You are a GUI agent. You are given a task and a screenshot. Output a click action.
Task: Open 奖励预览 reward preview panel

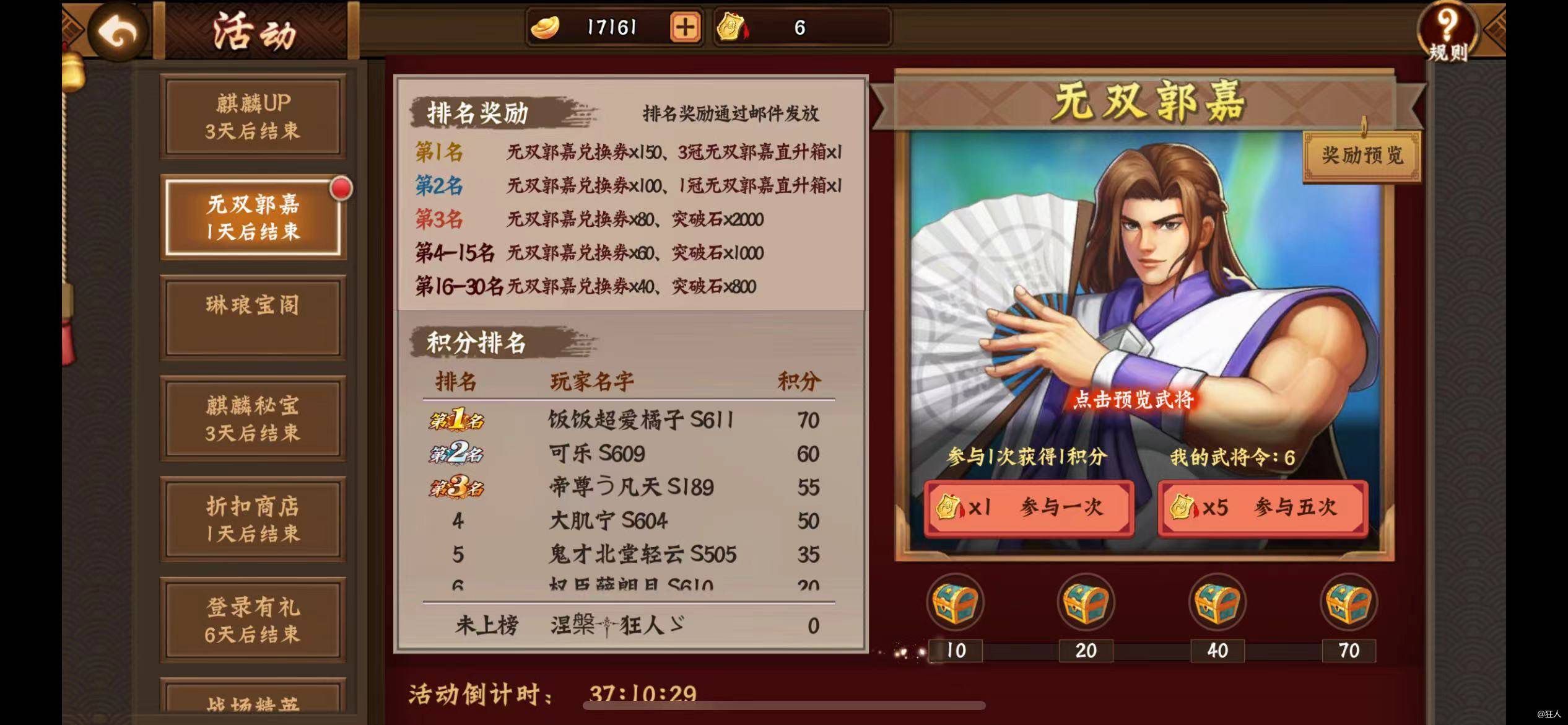pyautogui.click(x=1361, y=157)
